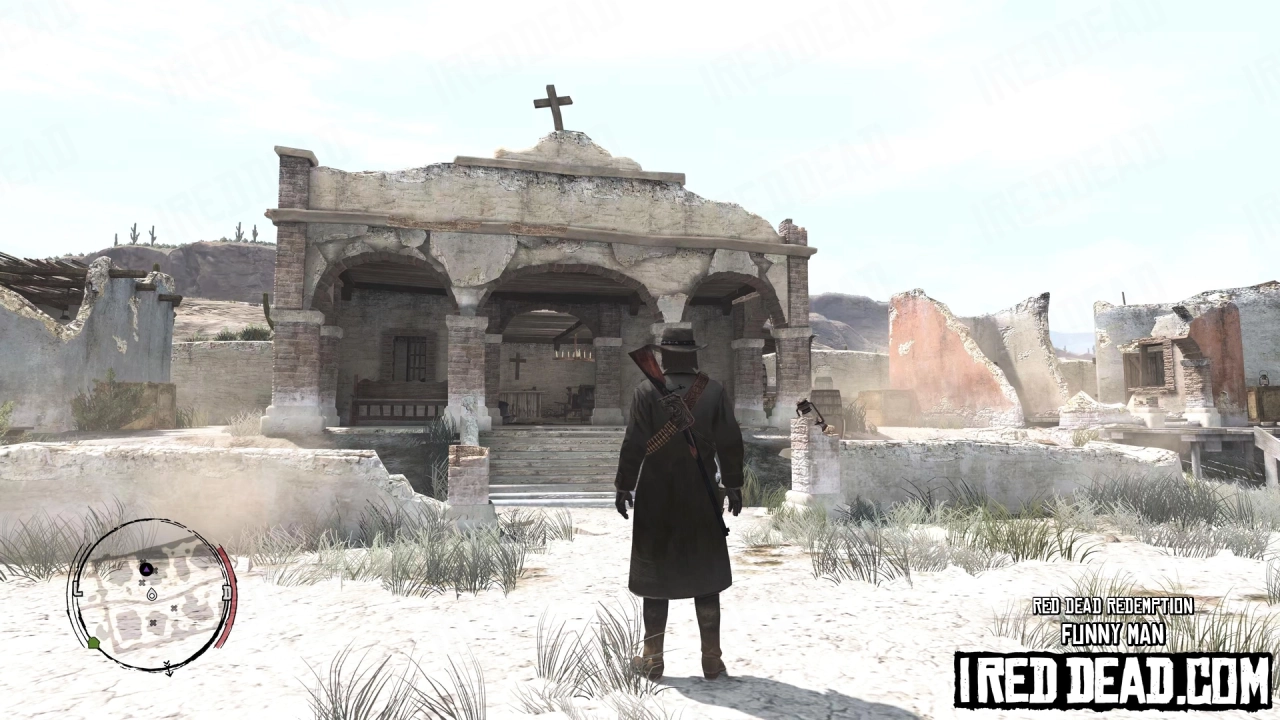Screen dimensions: 1280x720
Task: Select the green safehouse icon on the minimap
Action: (94, 642)
